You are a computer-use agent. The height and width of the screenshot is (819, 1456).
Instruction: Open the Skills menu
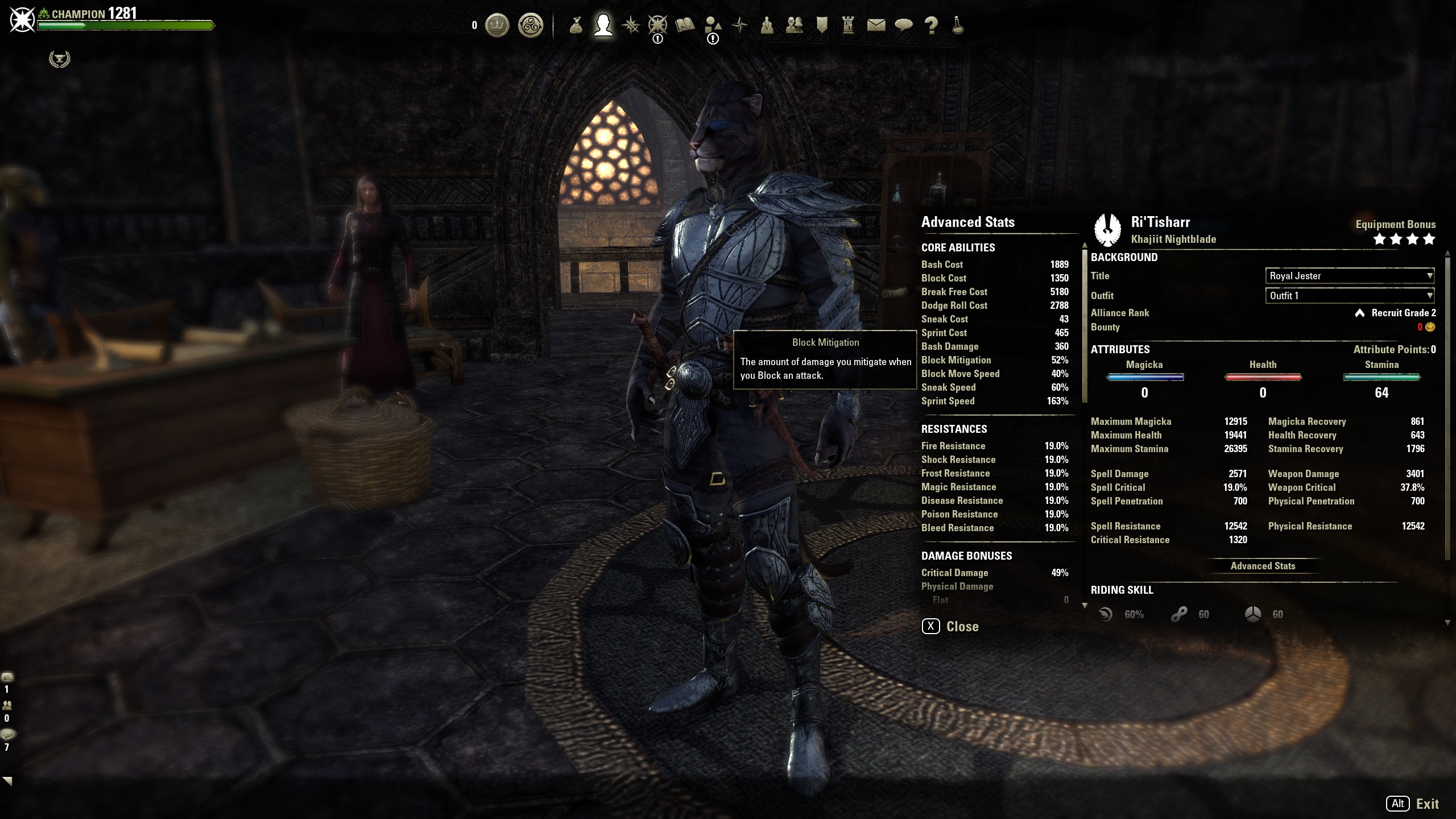tap(630, 26)
